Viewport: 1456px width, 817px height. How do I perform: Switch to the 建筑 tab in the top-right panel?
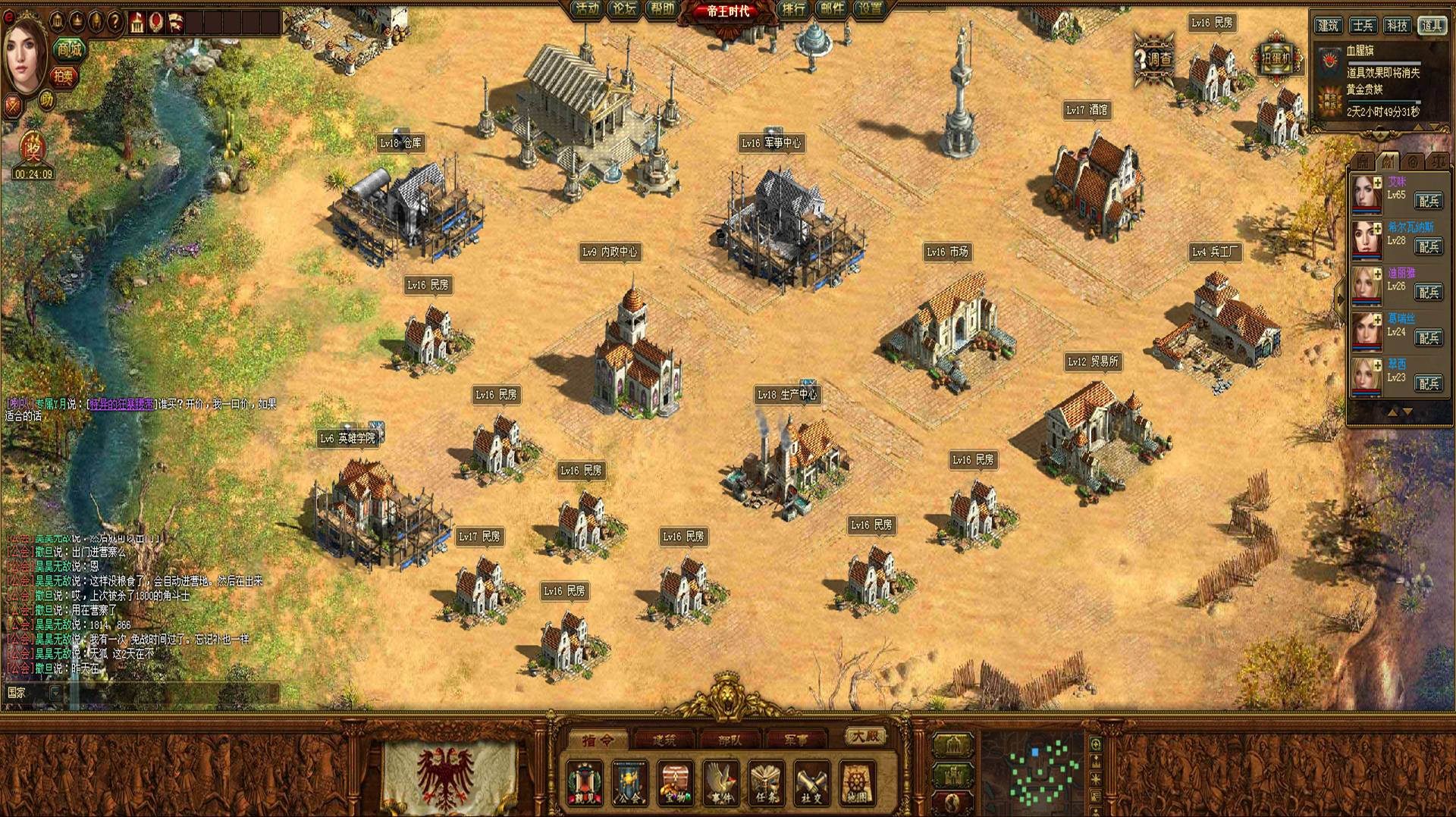(x=1329, y=26)
